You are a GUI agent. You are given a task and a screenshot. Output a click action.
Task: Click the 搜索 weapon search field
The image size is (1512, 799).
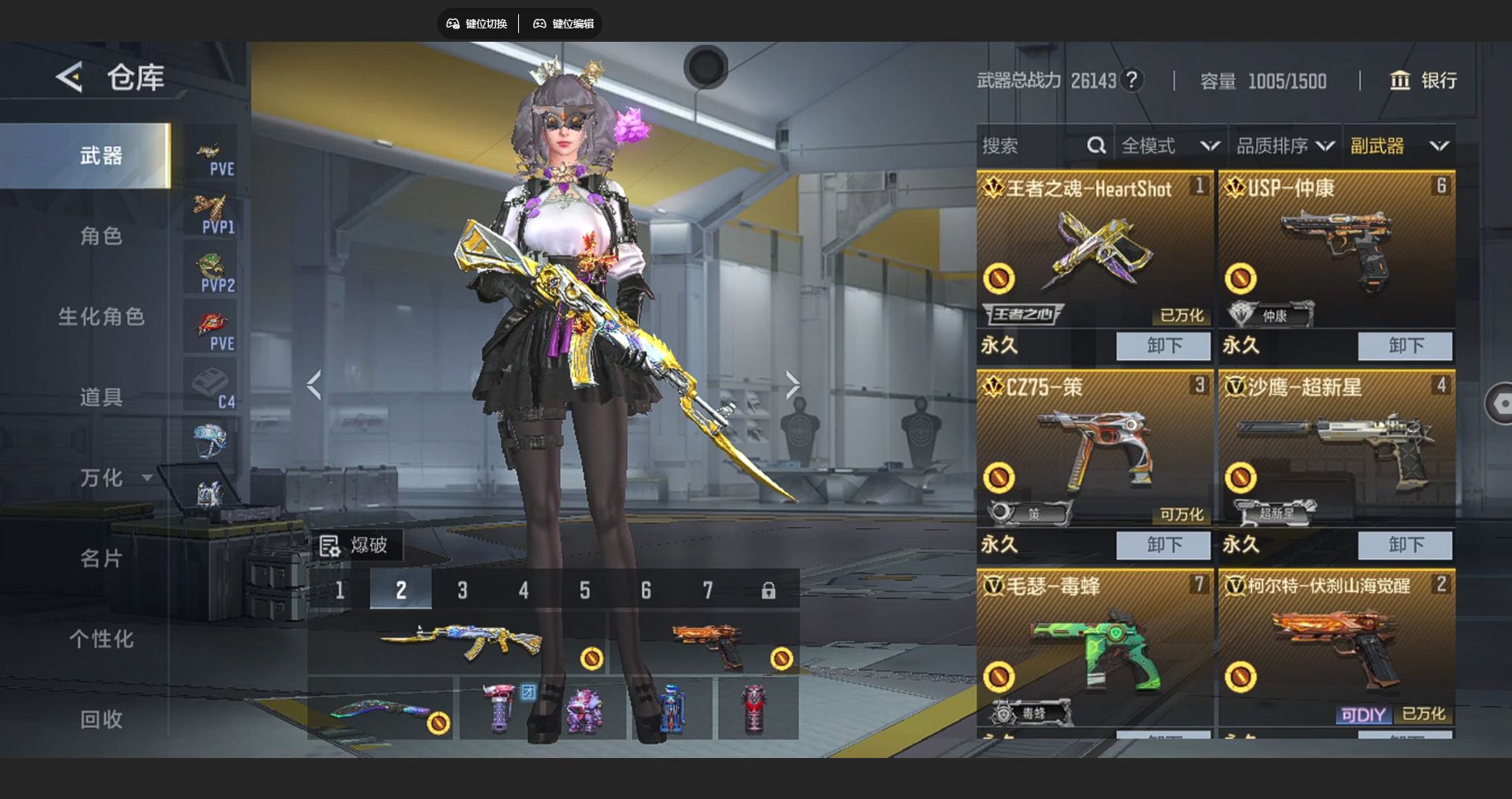coord(1032,146)
